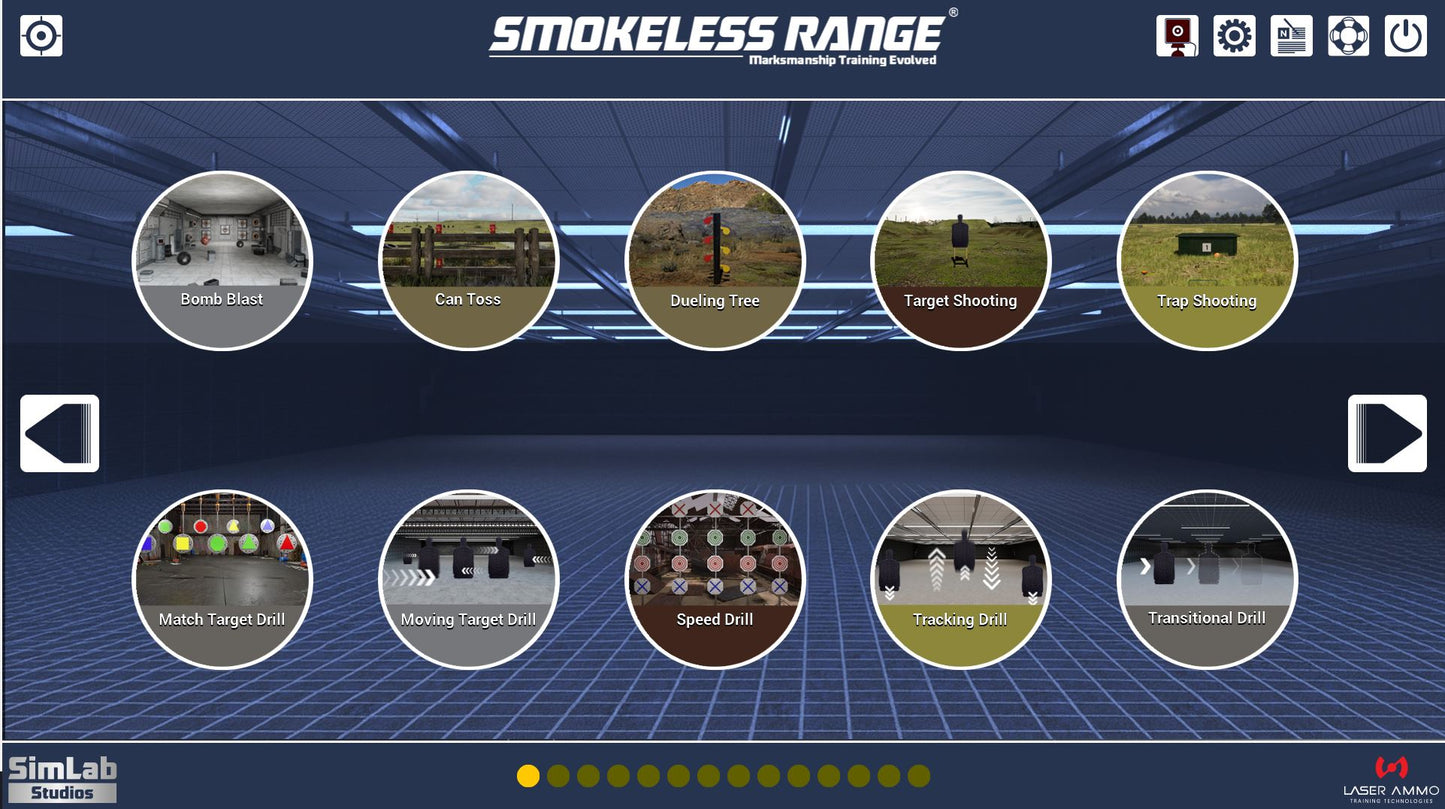The image size is (1445, 809).
Task: Click the SimLab Studios logo
Action: [x=62, y=776]
